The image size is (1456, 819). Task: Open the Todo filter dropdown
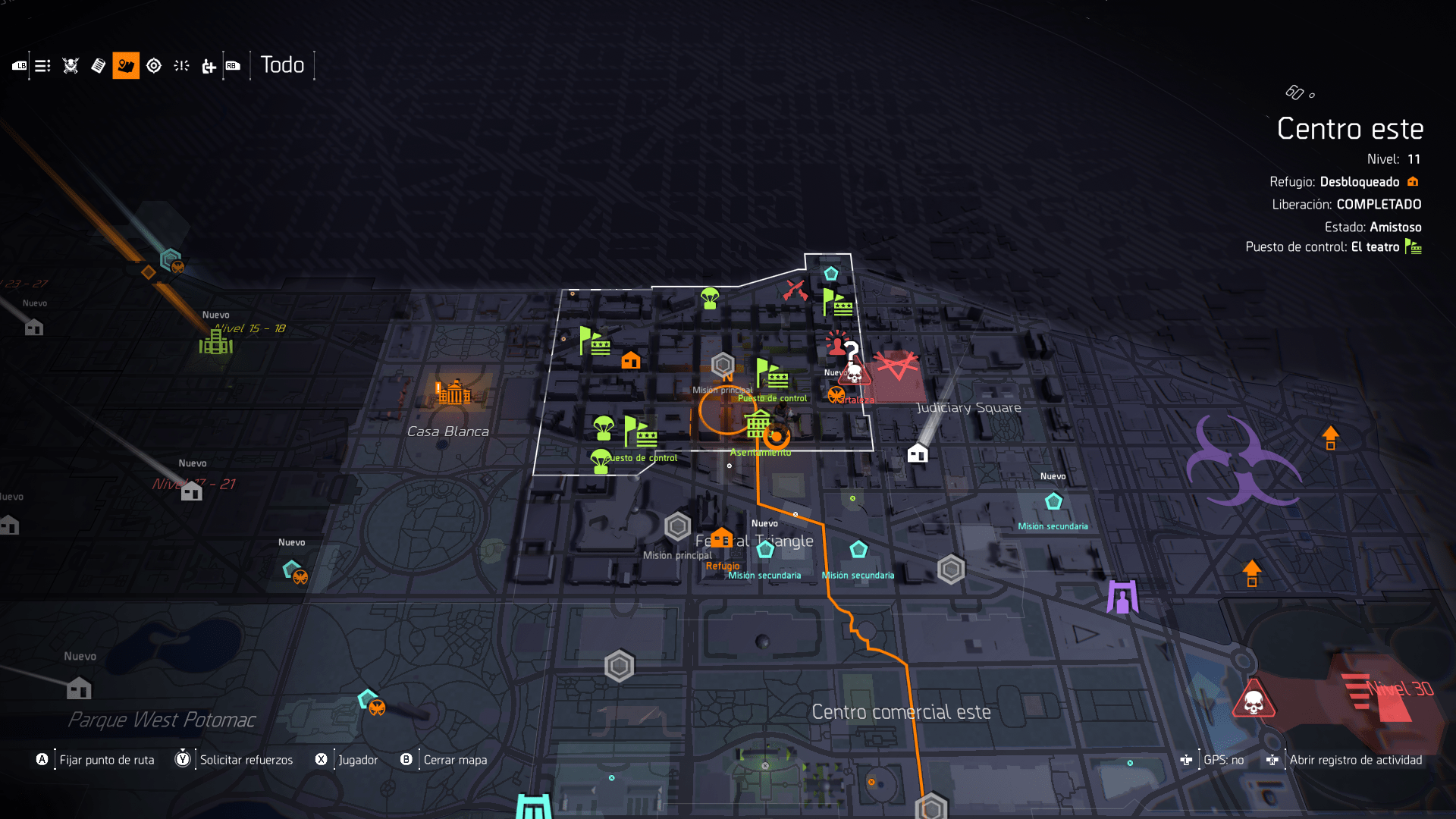[282, 65]
